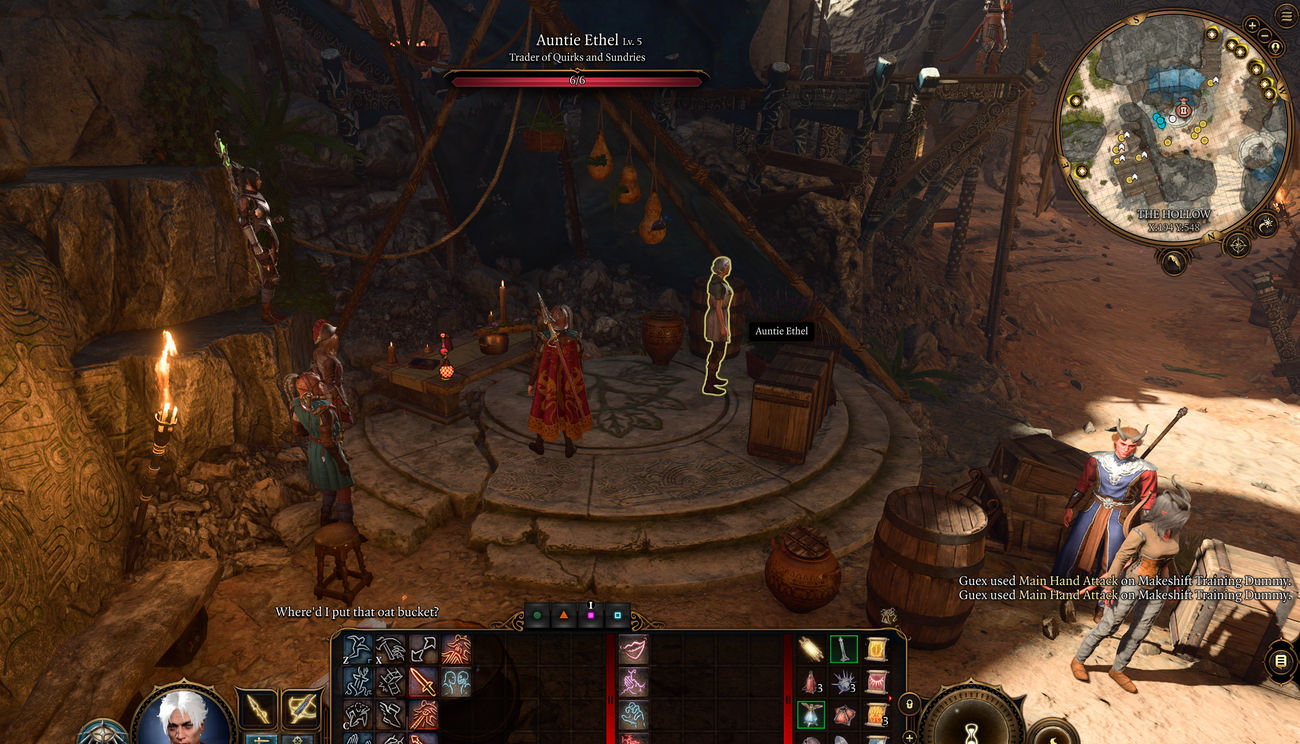This screenshot has height=744, width=1300.
Task: Toggle the hotbar lock button
Action: pos(909,705)
